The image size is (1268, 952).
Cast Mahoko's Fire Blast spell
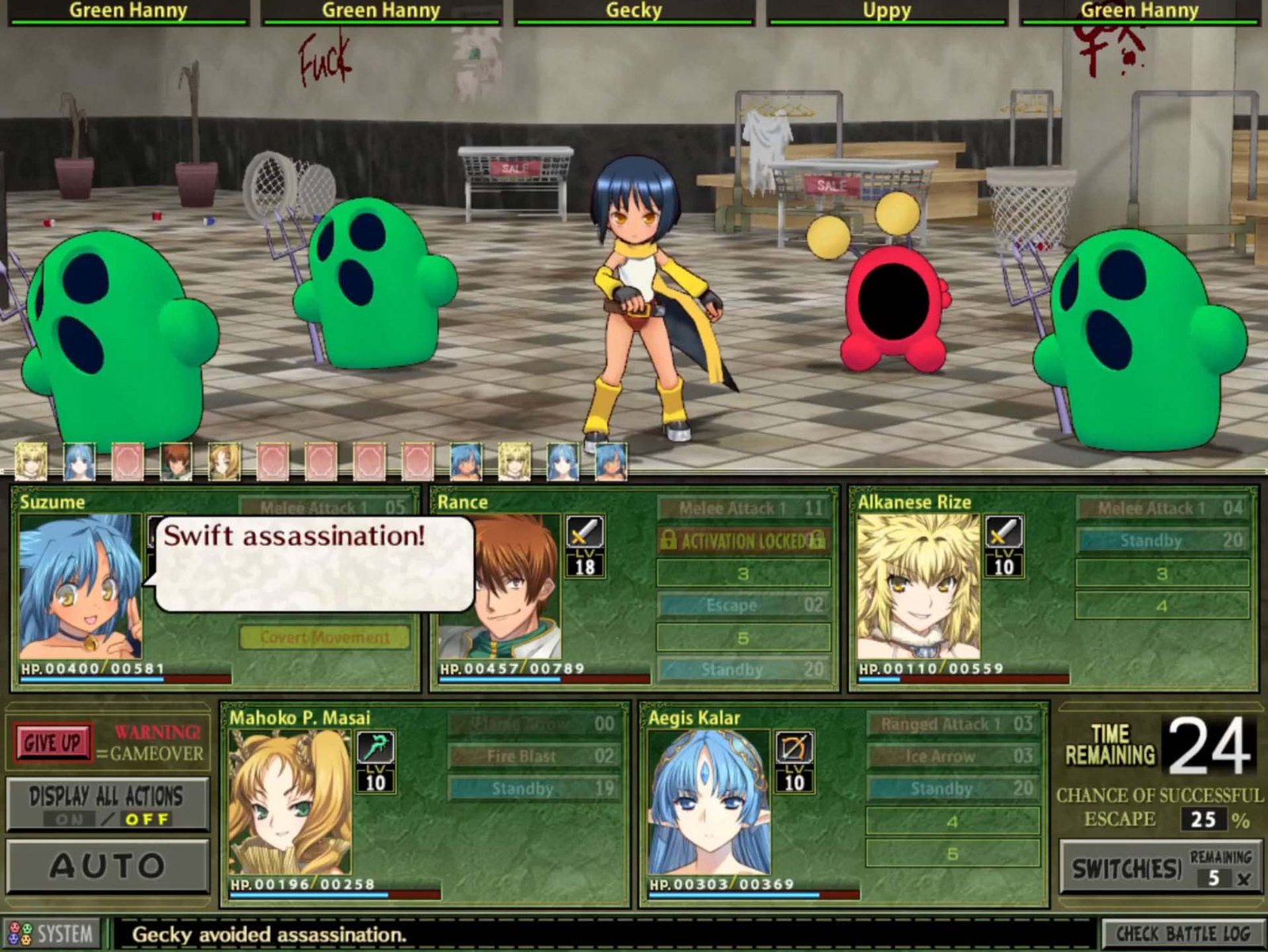click(533, 756)
